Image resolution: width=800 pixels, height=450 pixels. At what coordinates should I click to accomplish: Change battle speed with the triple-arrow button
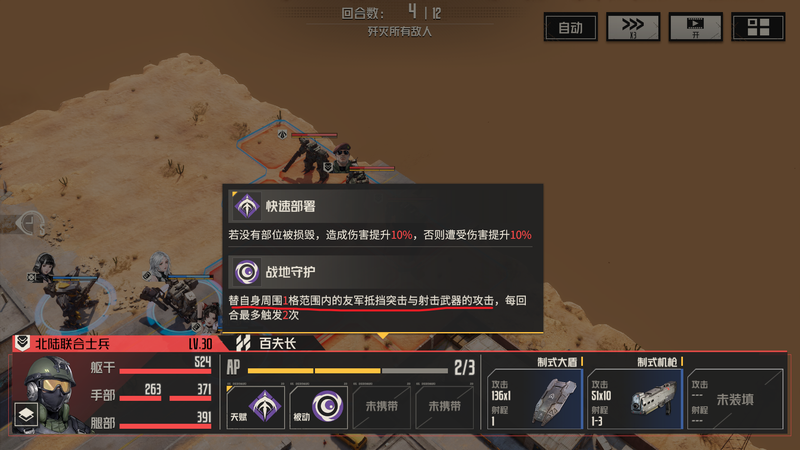point(633,27)
